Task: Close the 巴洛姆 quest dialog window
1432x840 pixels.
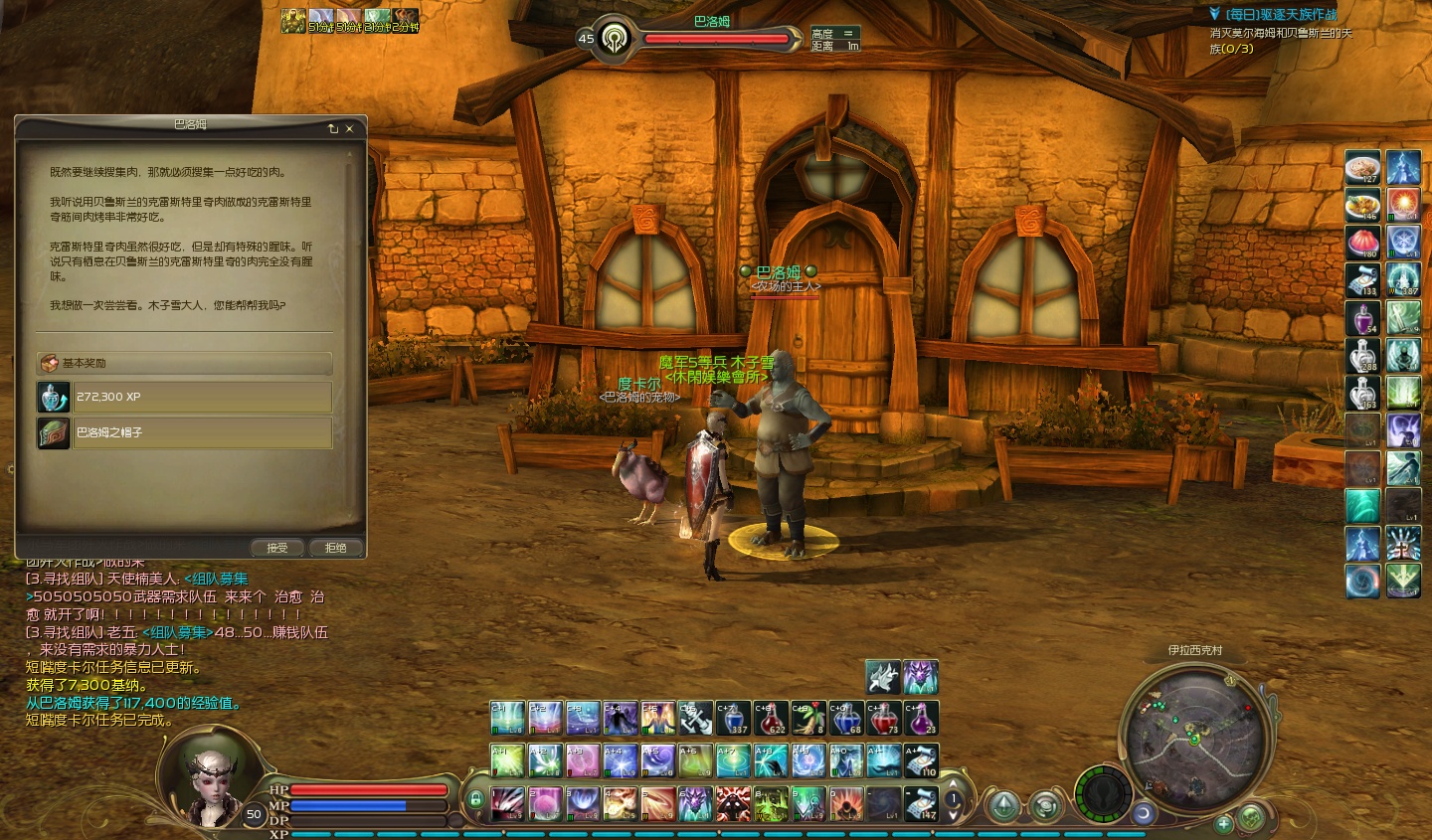Action: [x=350, y=129]
